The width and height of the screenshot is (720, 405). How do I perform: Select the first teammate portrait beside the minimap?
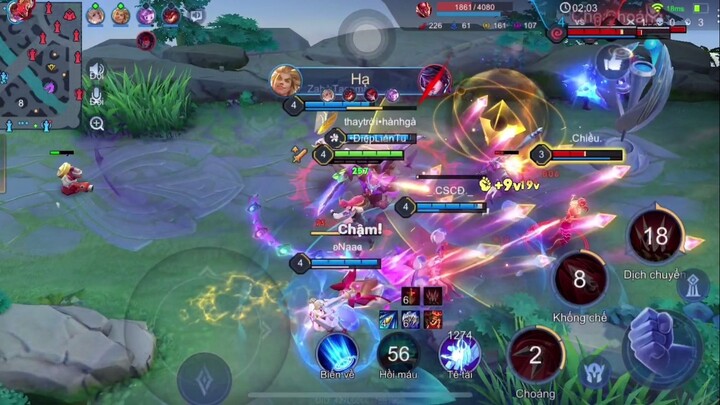95,15
